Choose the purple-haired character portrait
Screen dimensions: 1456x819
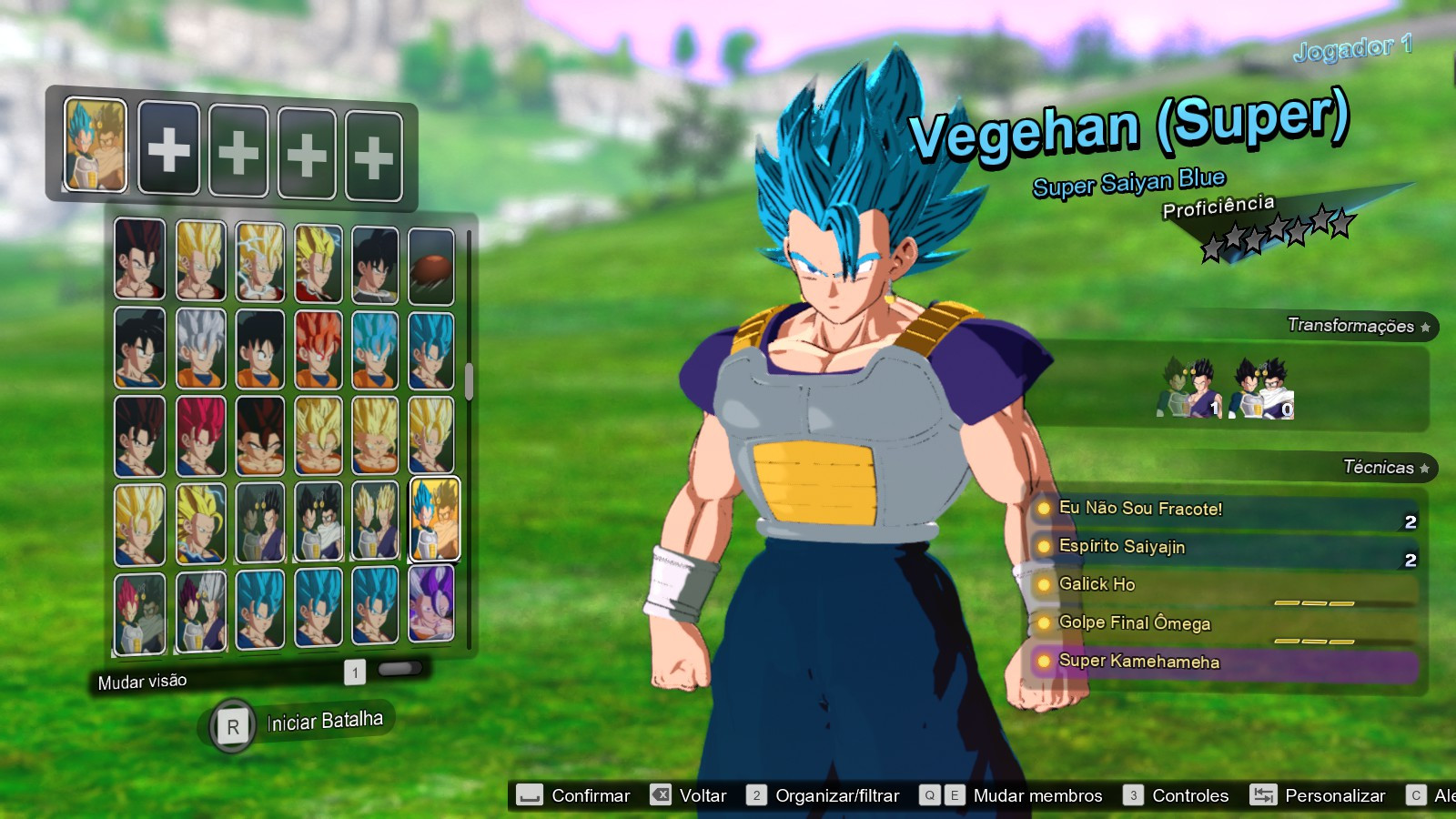[x=431, y=602]
